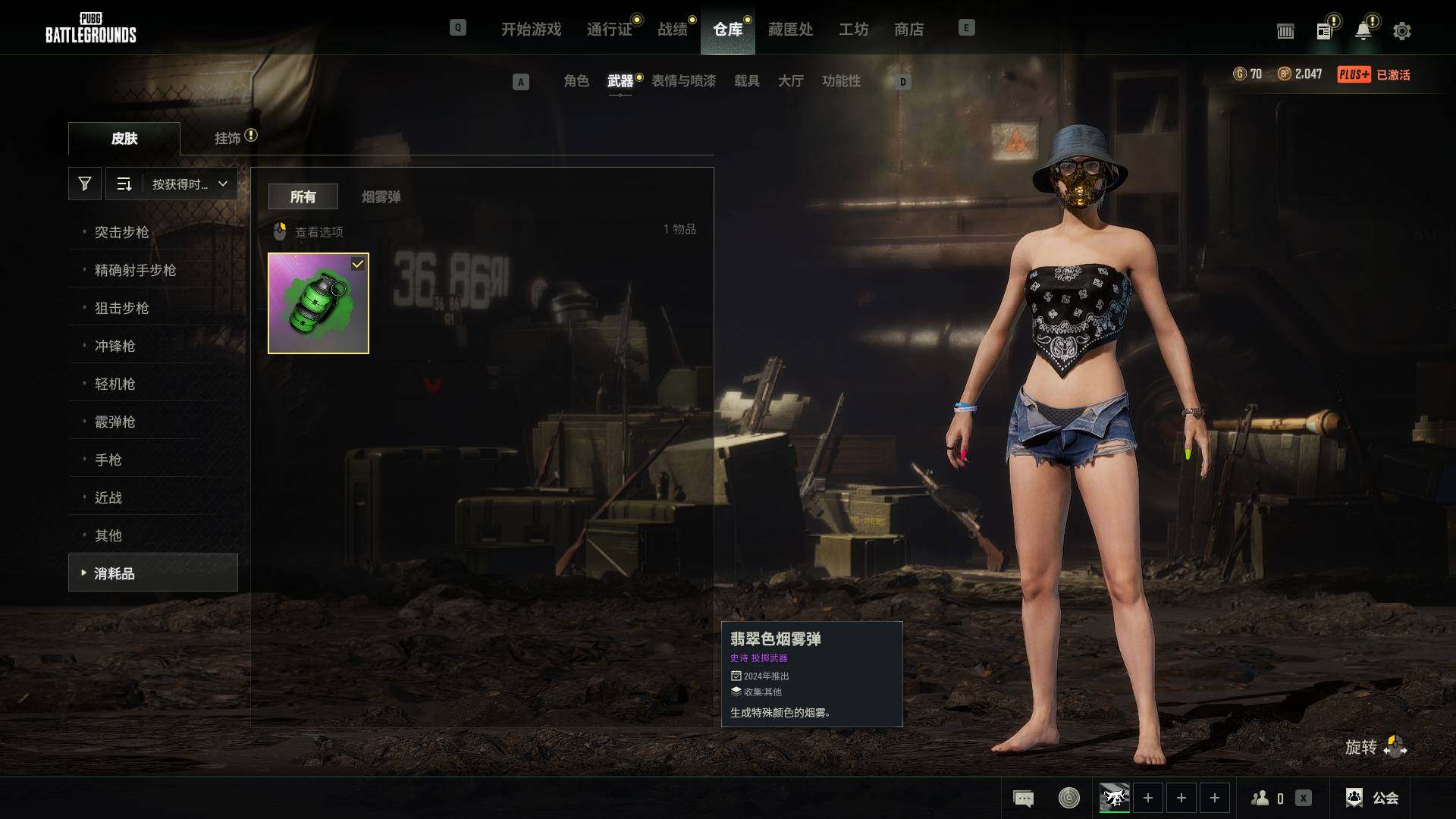Image resolution: width=1456 pixels, height=819 pixels.
Task: Choose 突击步枪 weapon category
Action: [121, 232]
